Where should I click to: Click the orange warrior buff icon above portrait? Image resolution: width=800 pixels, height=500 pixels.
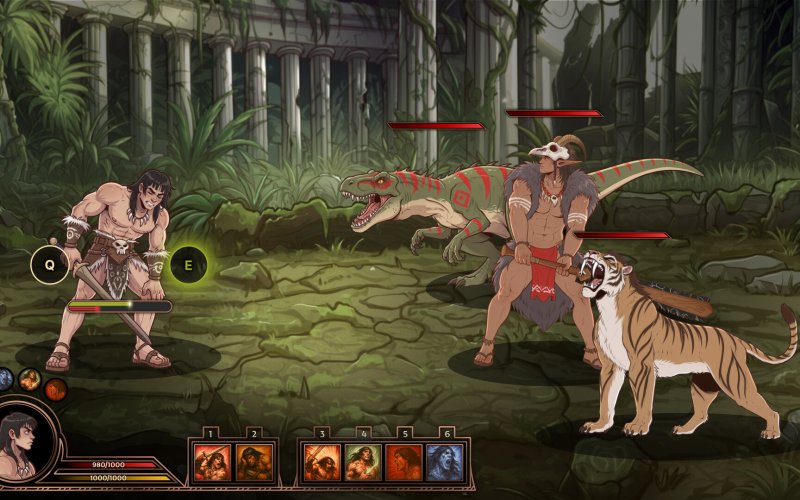(30, 379)
